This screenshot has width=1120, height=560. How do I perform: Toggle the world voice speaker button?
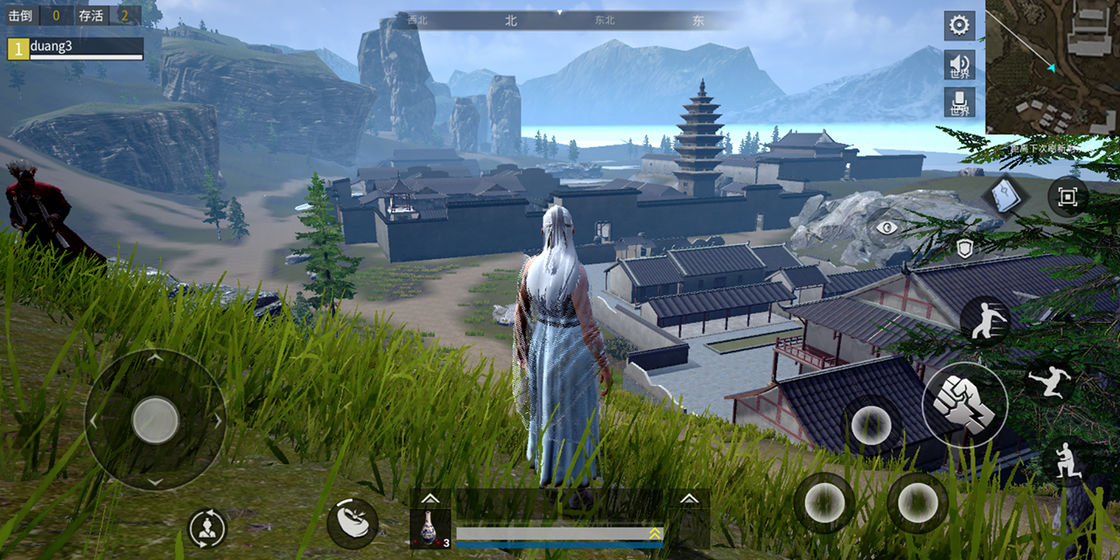959,65
